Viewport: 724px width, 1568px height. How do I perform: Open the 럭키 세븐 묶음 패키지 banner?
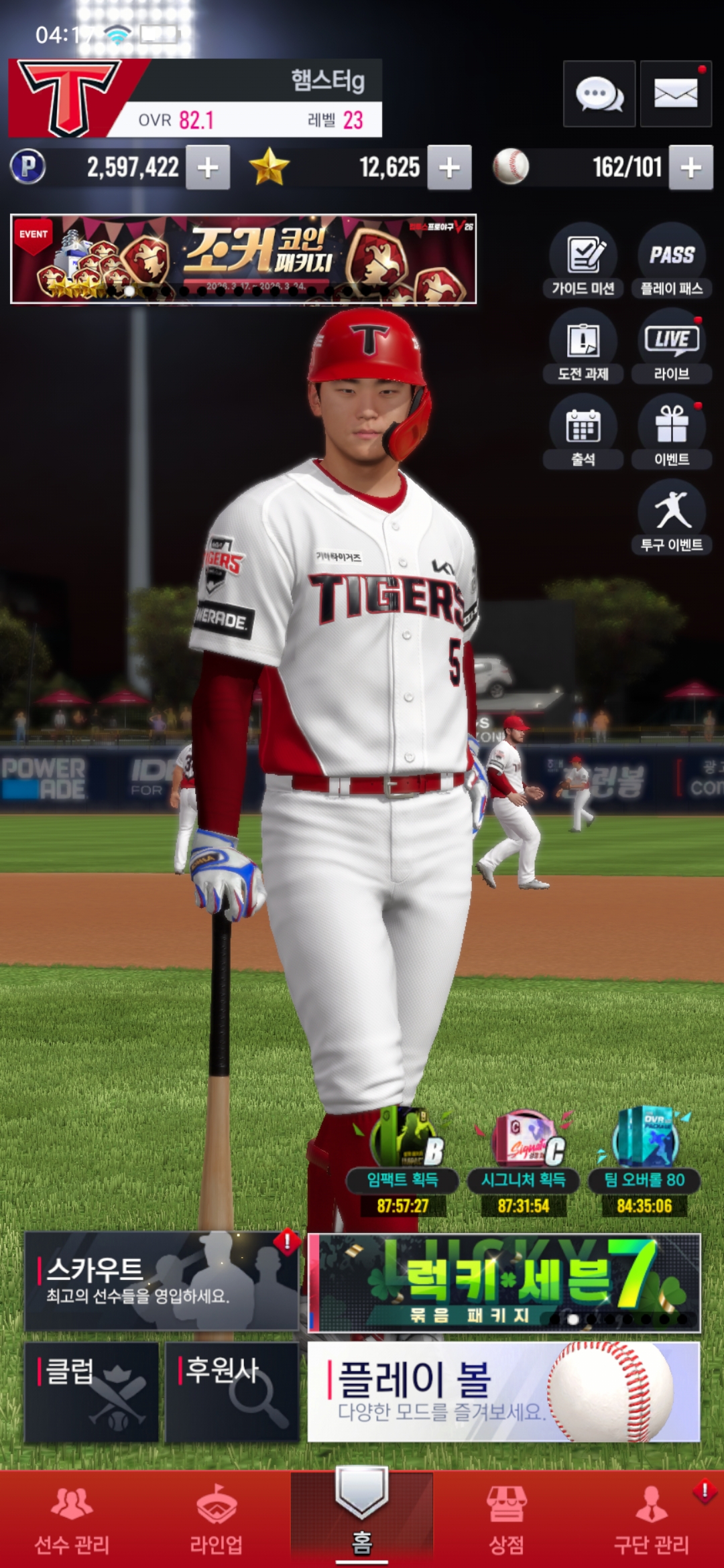coord(504,1283)
